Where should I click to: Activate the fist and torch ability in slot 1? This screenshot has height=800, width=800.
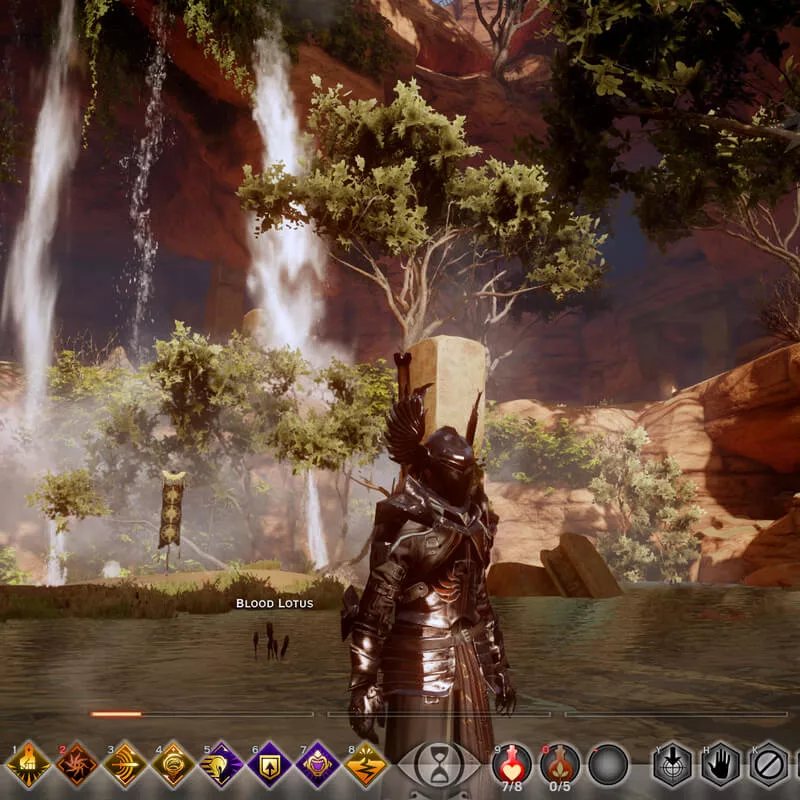tap(28, 765)
